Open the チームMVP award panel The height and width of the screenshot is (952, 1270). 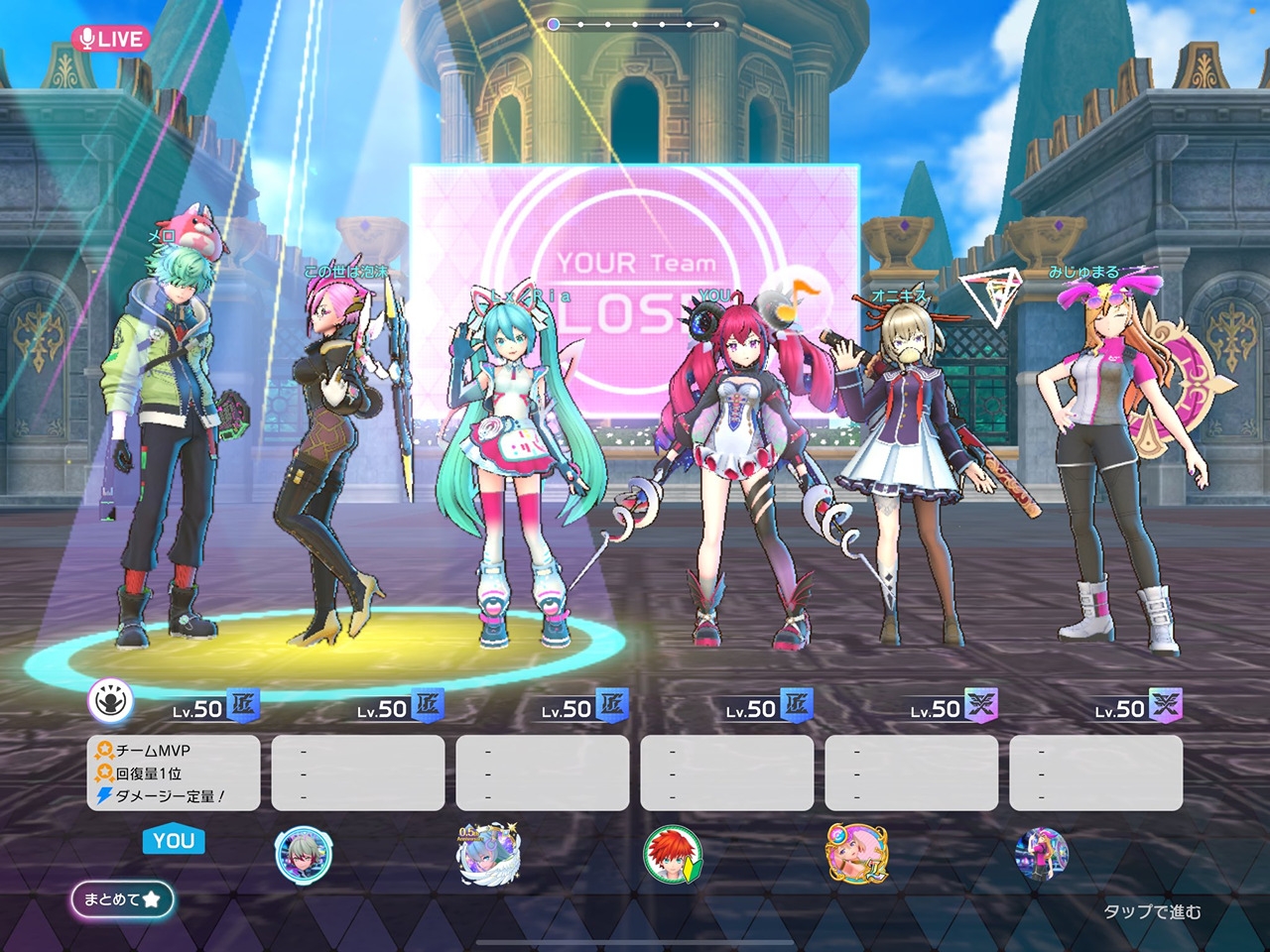(174, 773)
